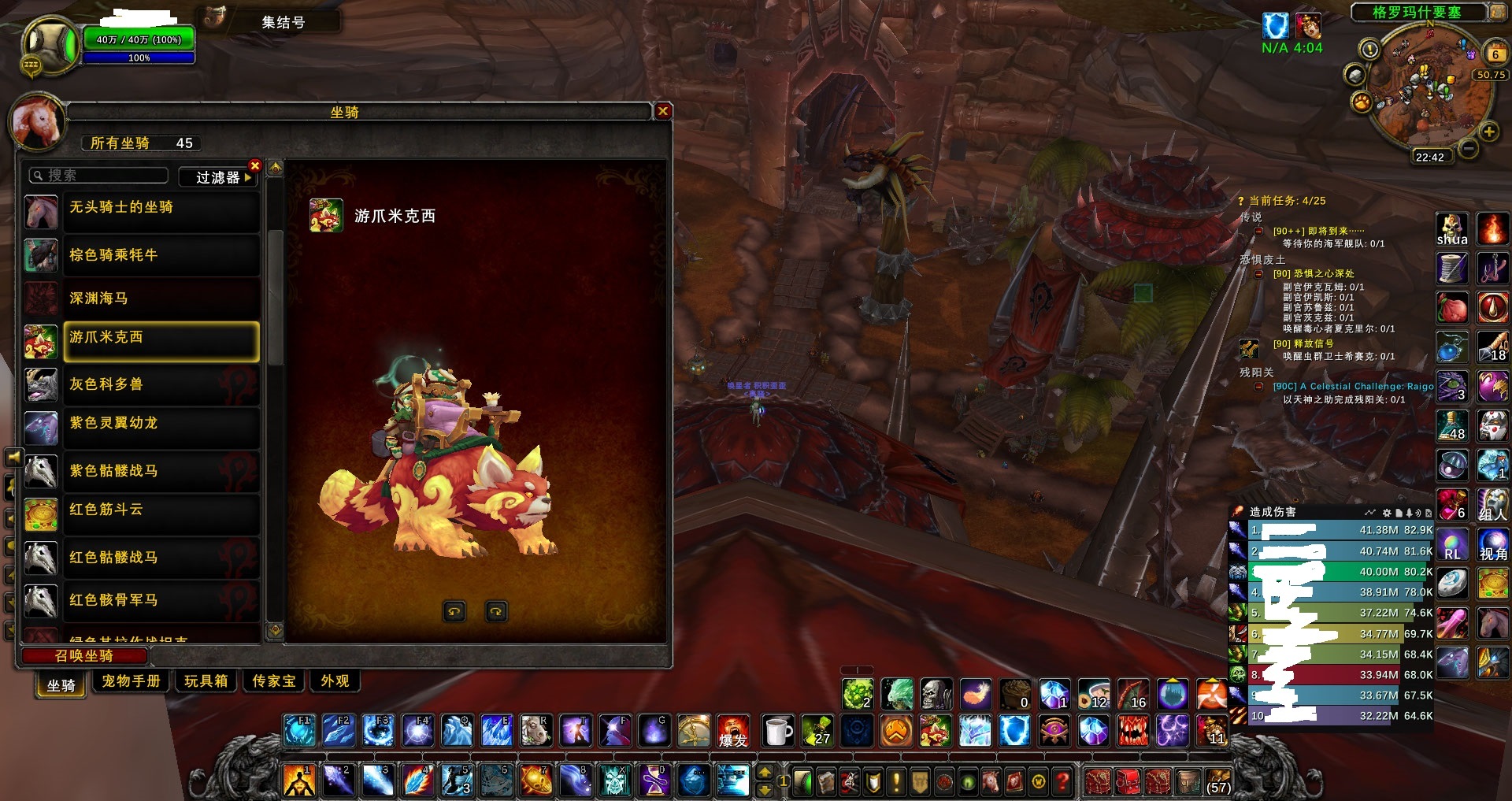Activate the 爆发 burst macro button
This screenshot has height=801, width=1512.
[733, 732]
